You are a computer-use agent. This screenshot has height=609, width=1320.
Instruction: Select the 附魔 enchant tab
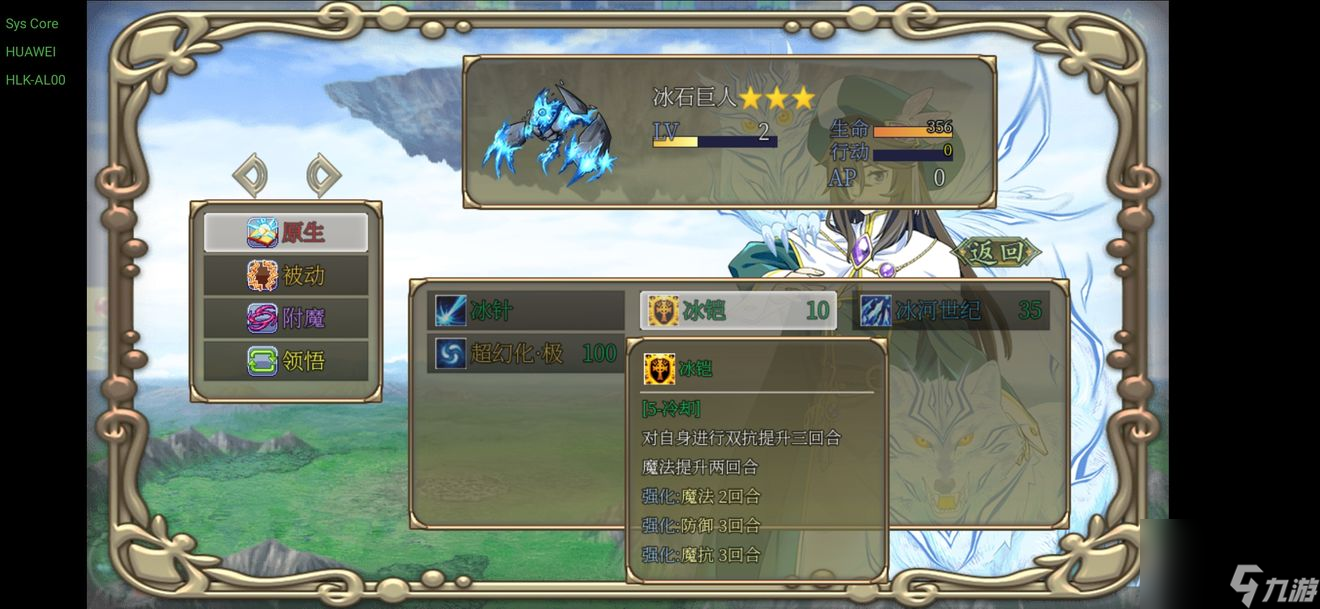tap(286, 318)
